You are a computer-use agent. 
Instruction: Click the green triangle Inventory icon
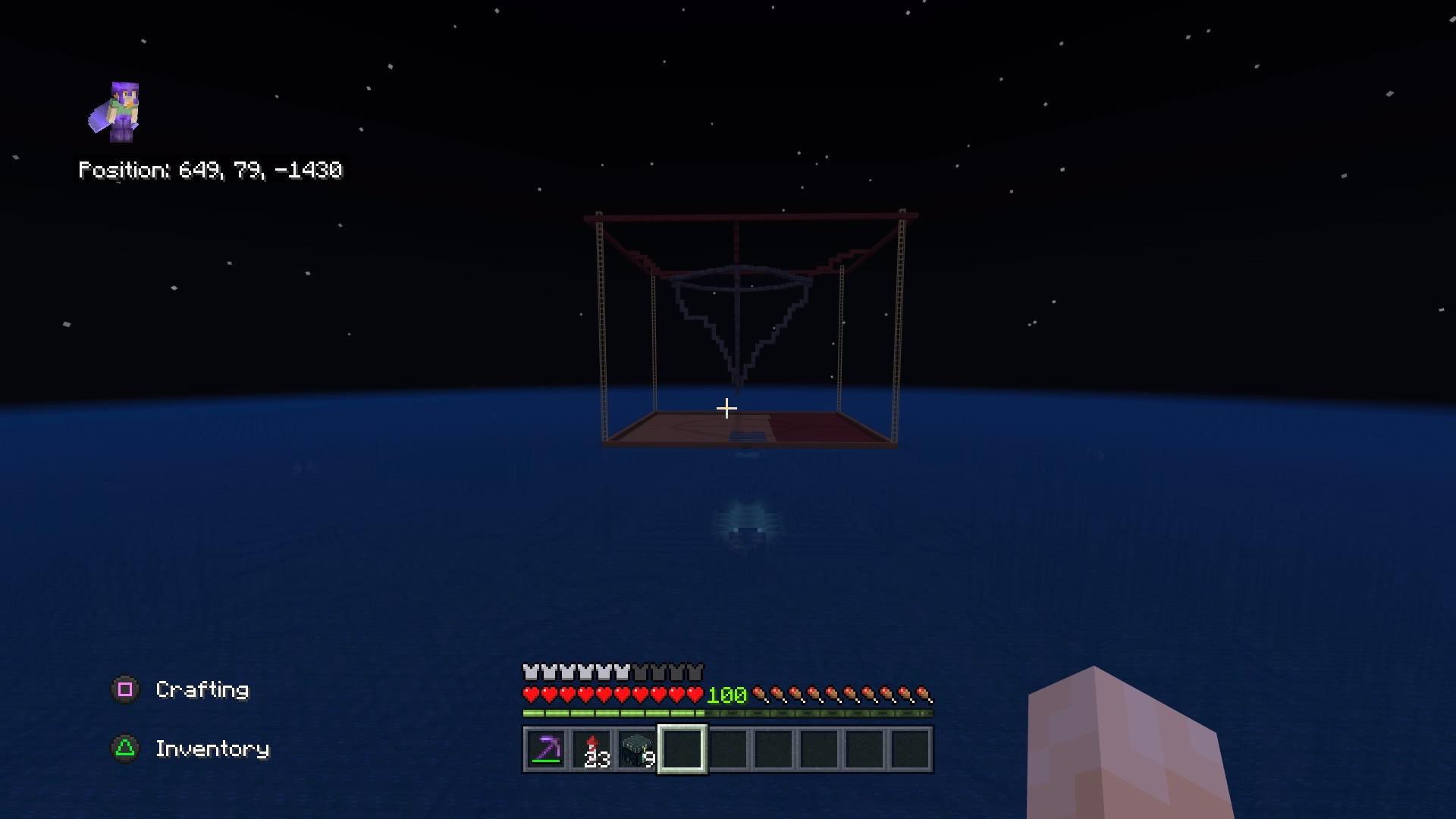pyautogui.click(x=126, y=748)
